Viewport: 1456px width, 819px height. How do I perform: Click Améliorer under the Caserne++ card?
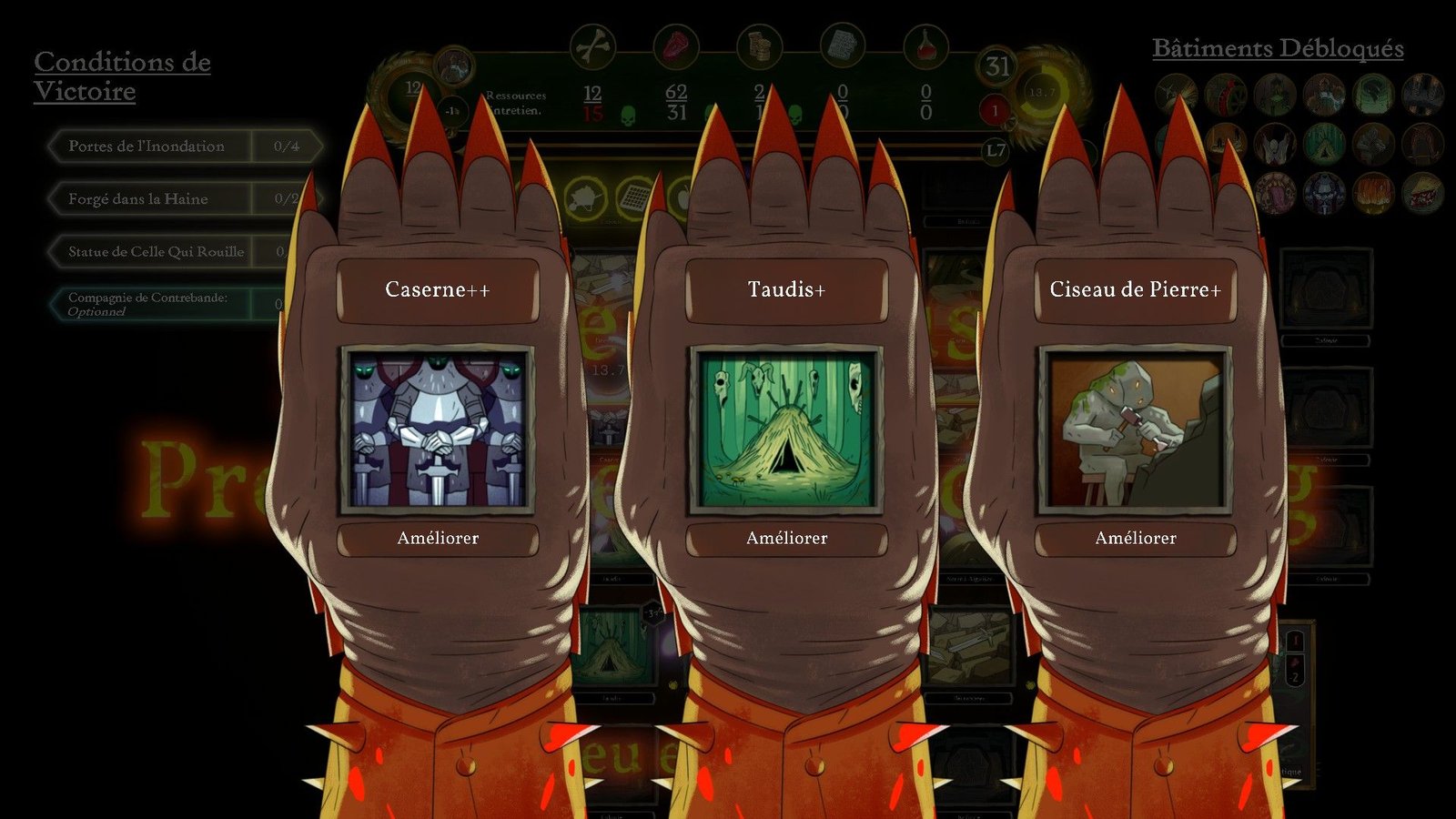[x=438, y=538]
